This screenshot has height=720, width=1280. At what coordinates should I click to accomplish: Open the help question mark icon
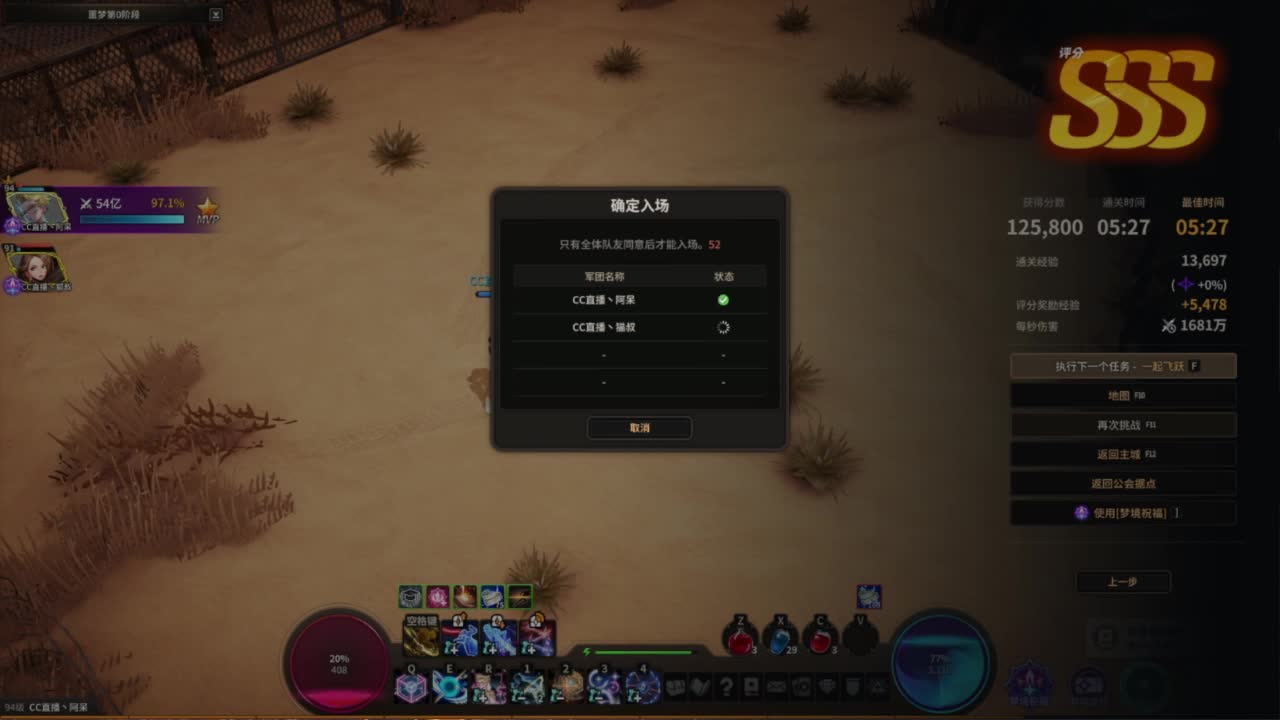tap(726, 687)
